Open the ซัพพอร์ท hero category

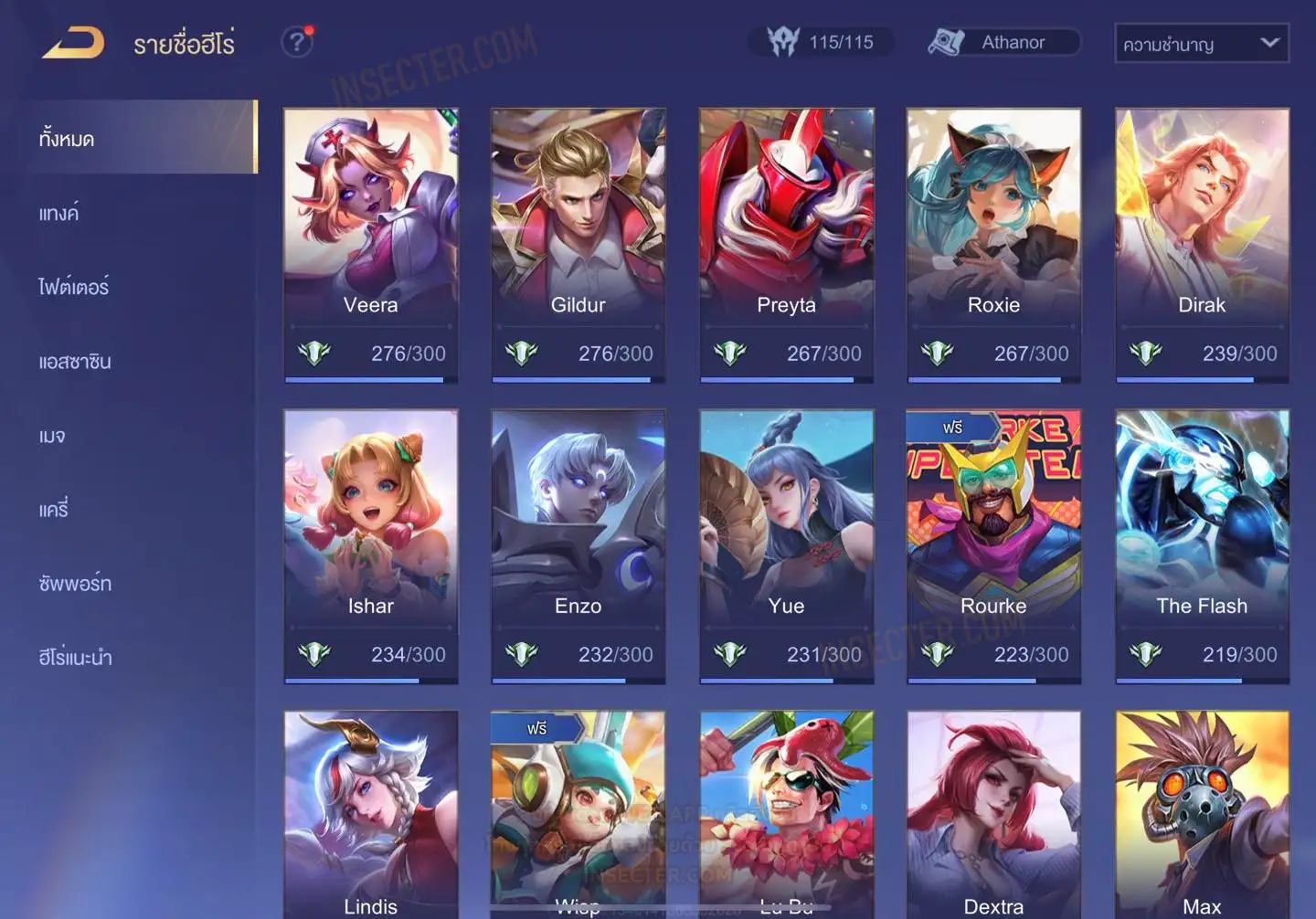pos(75,584)
